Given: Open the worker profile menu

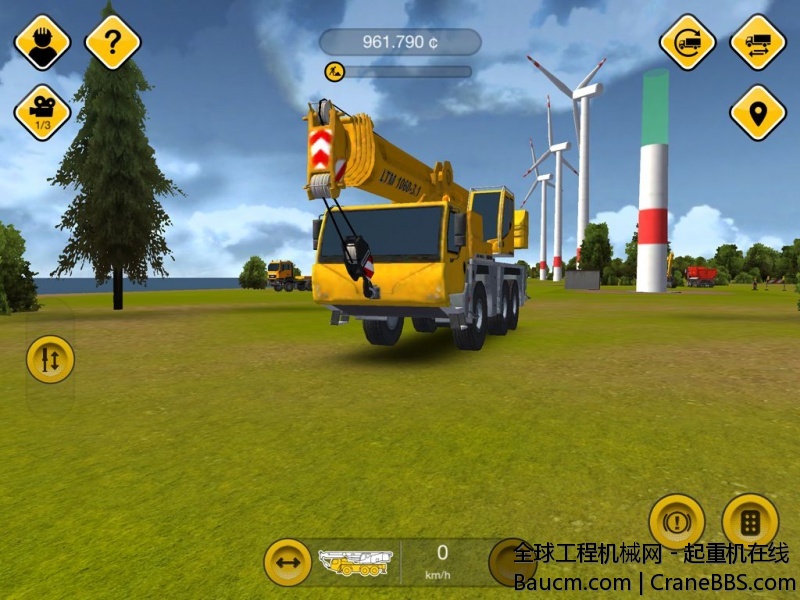Looking at the screenshot, I should point(42,41).
